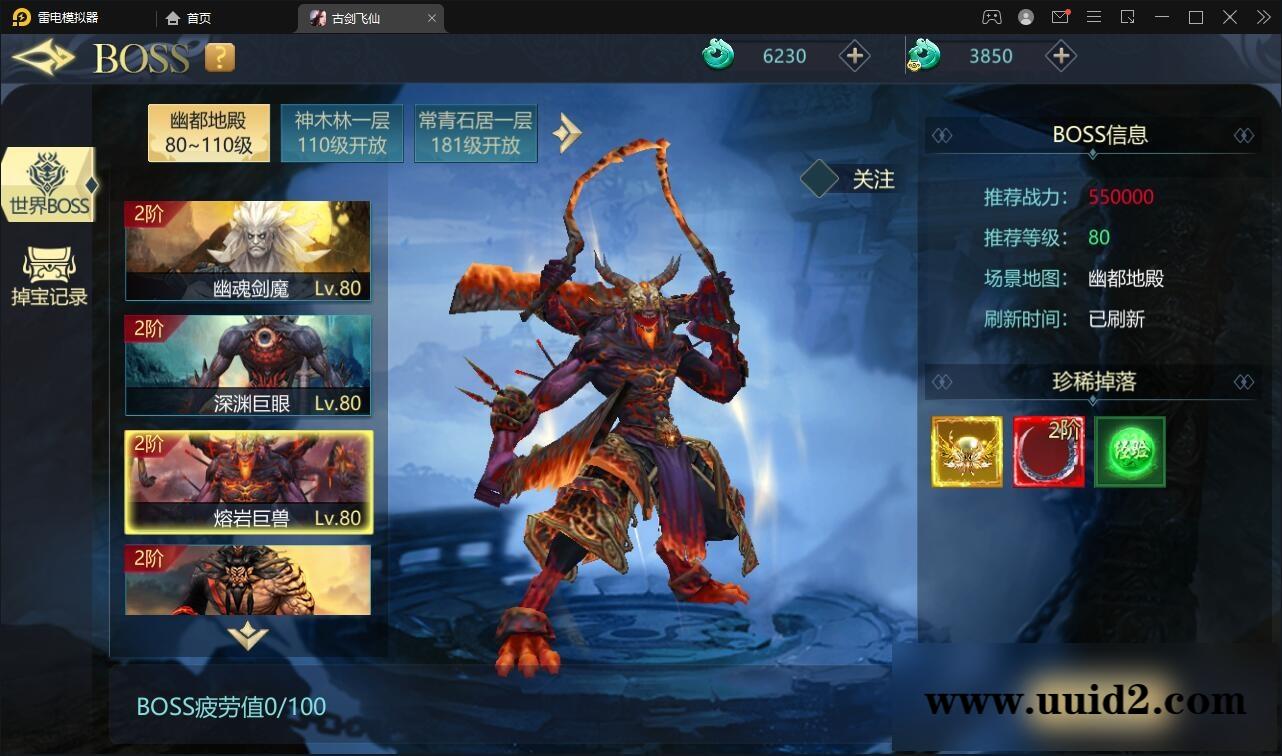Switch to the 神木林一层 map tab
This screenshot has width=1282, height=756.
342,132
